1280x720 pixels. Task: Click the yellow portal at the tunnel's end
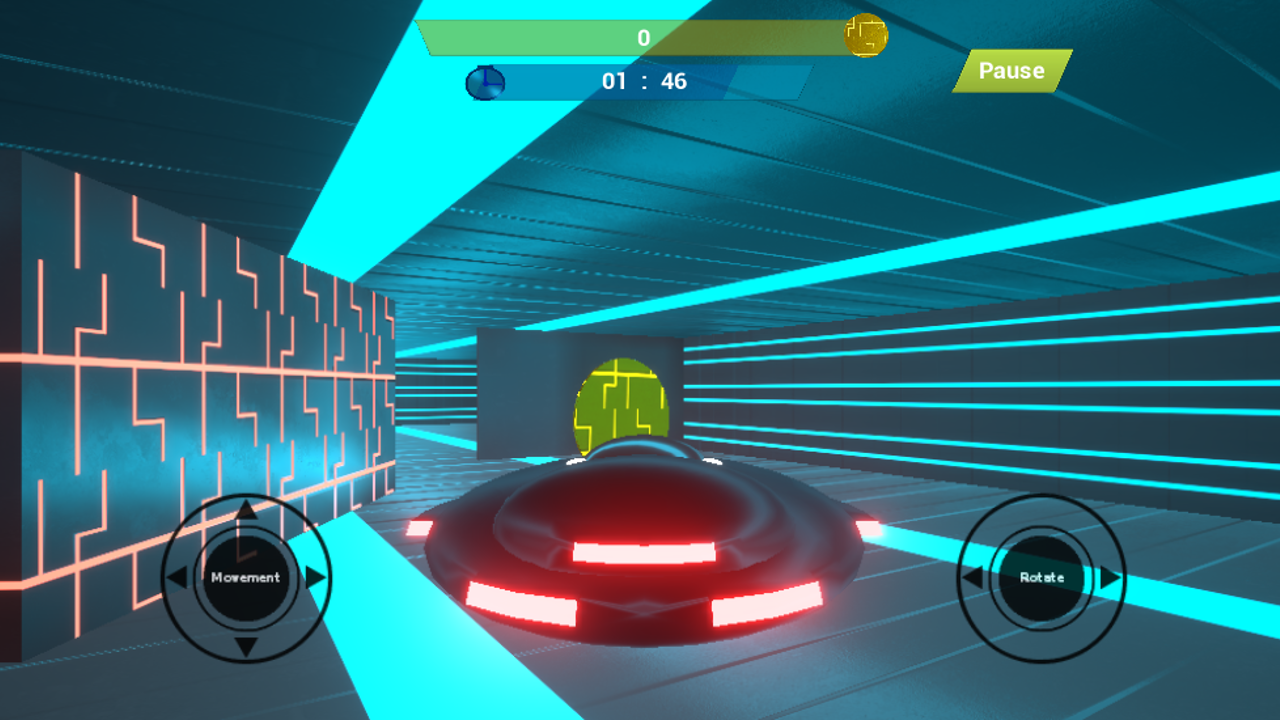[623, 400]
